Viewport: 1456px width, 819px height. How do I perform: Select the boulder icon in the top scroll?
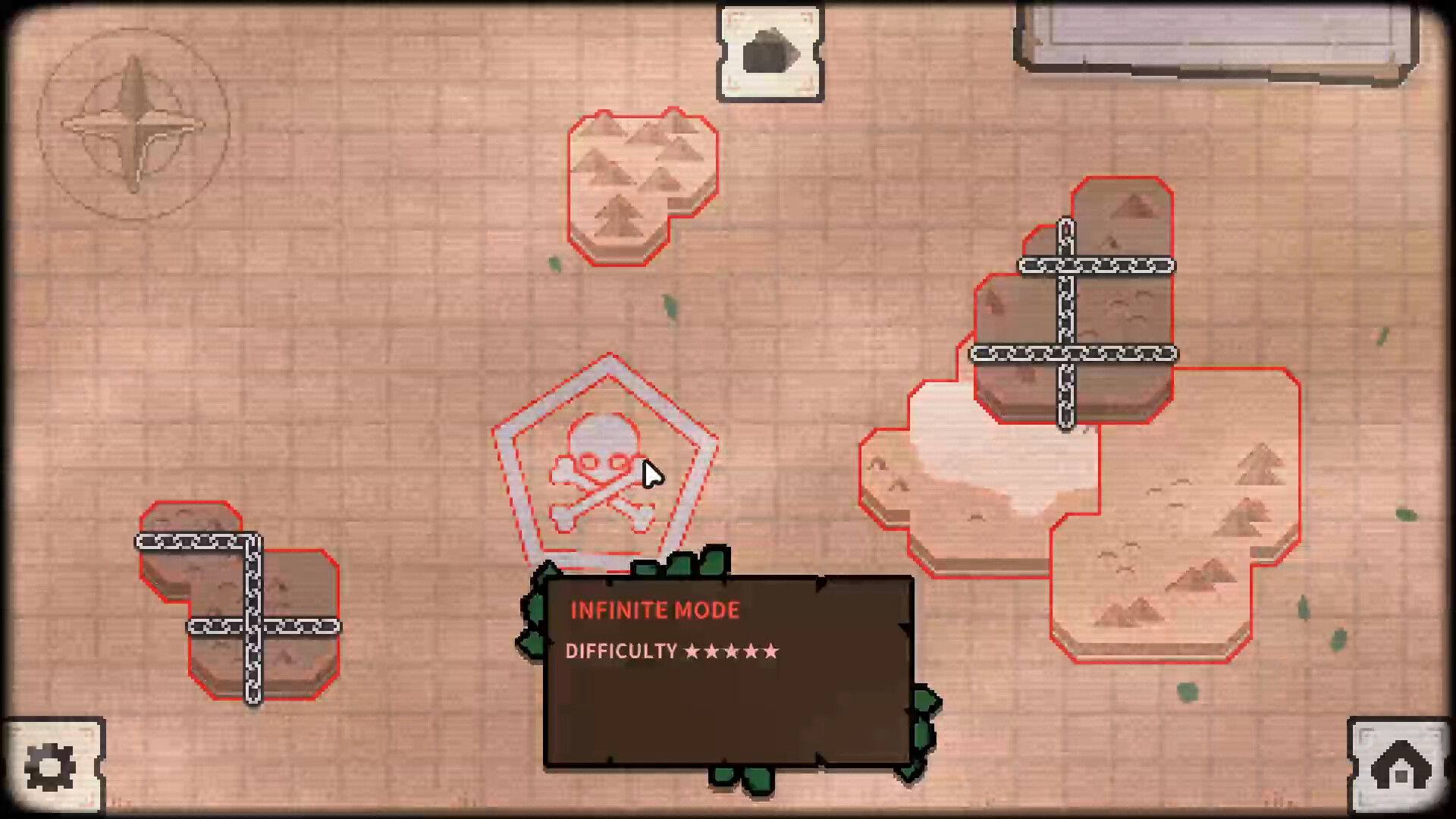point(770,49)
